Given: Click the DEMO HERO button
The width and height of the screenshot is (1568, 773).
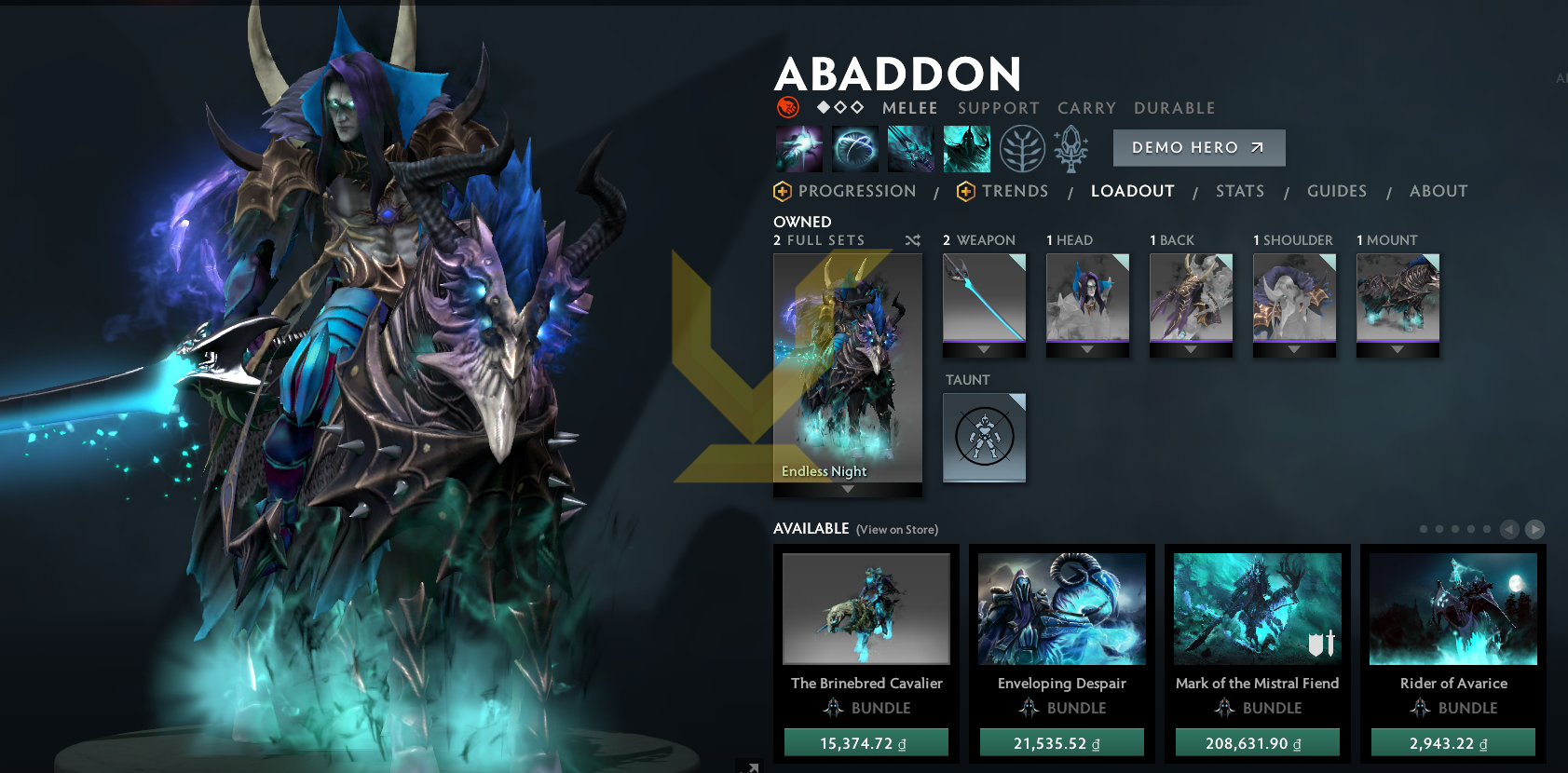Looking at the screenshot, I should coord(1199,147).
